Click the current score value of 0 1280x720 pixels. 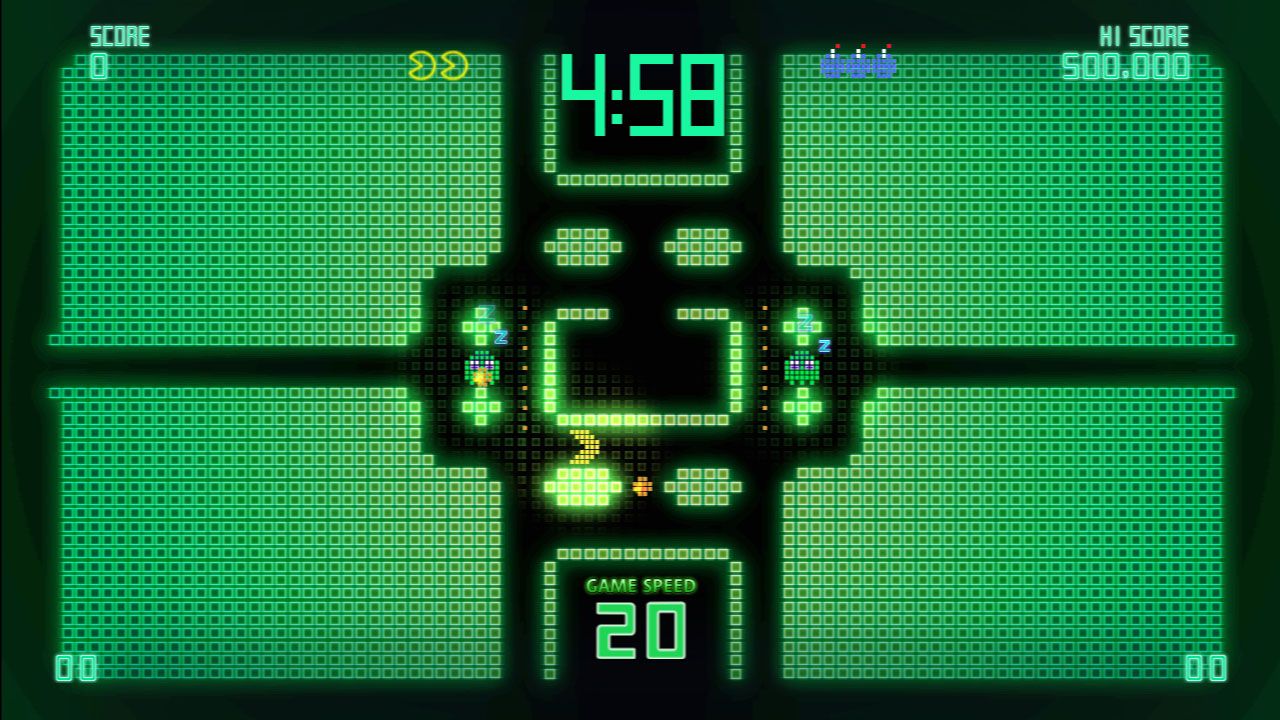[x=97, y=65]
